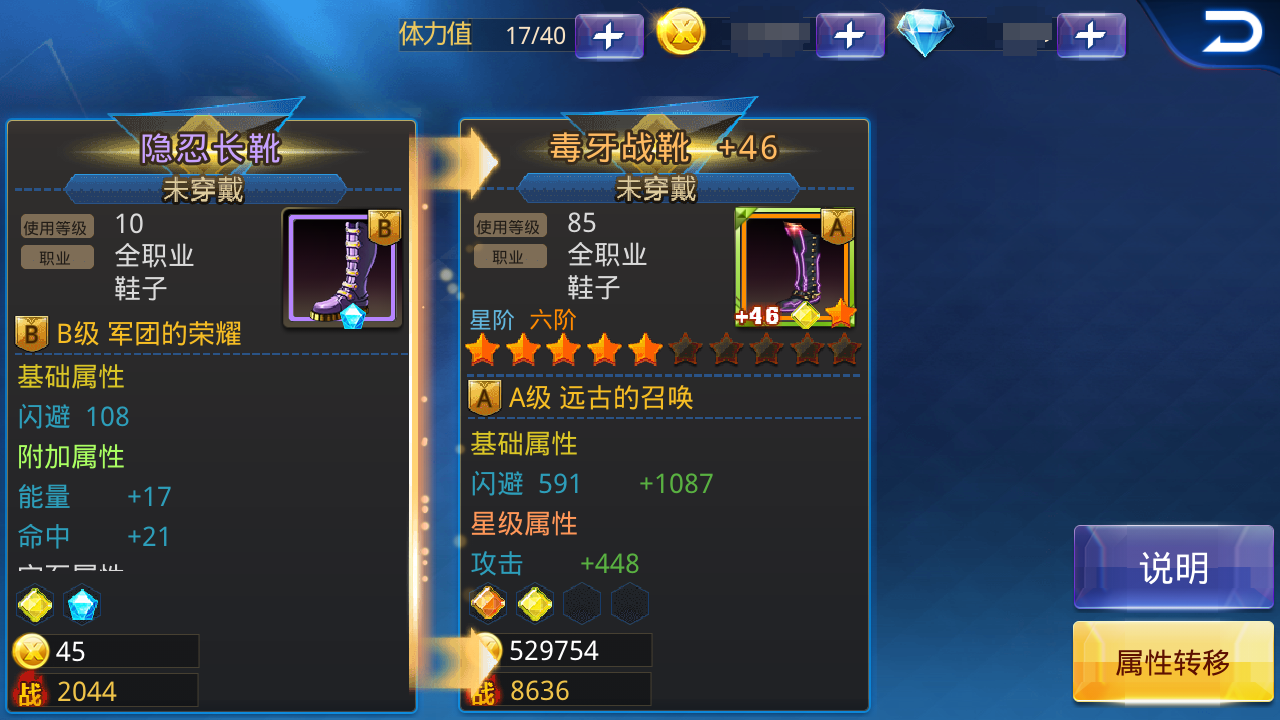
Task: Tap the gold coin currency icon at top
Action: tap(682, 33)
